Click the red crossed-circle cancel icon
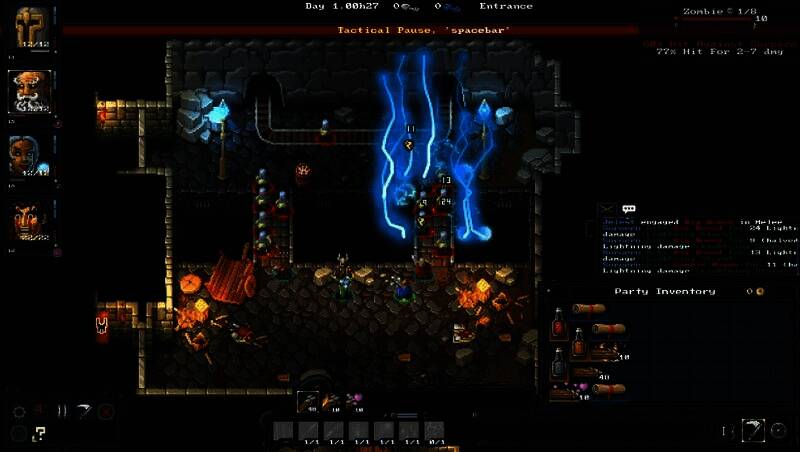800x452 pixels. 106,411
